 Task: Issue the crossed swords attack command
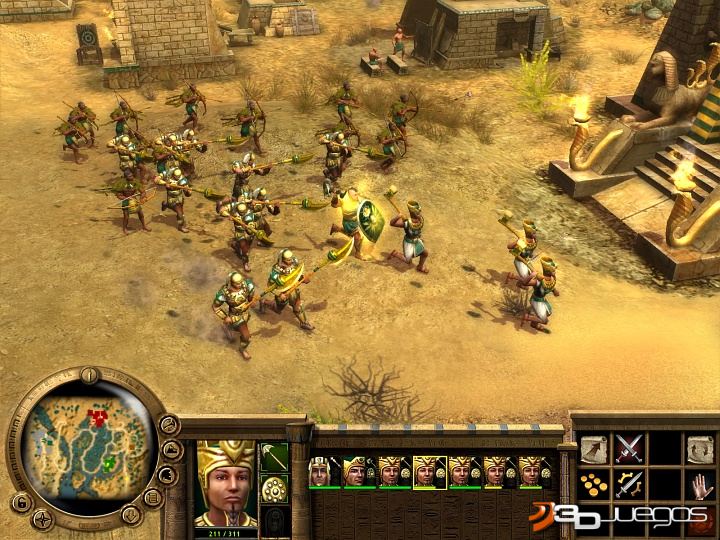click(629, 449)
